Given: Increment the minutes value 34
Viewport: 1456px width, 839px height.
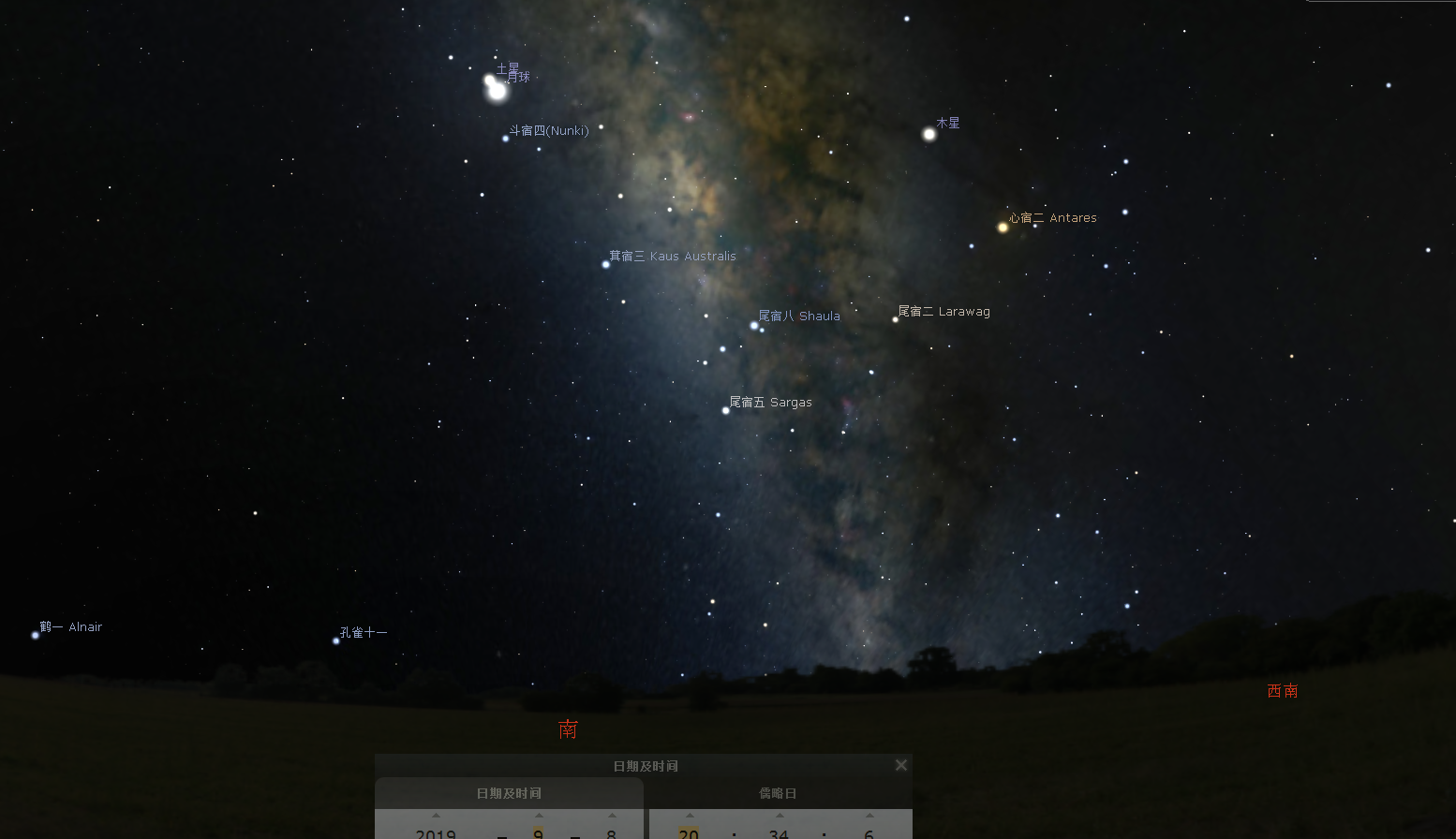Looking at the screenshot, I should point(778,815).
